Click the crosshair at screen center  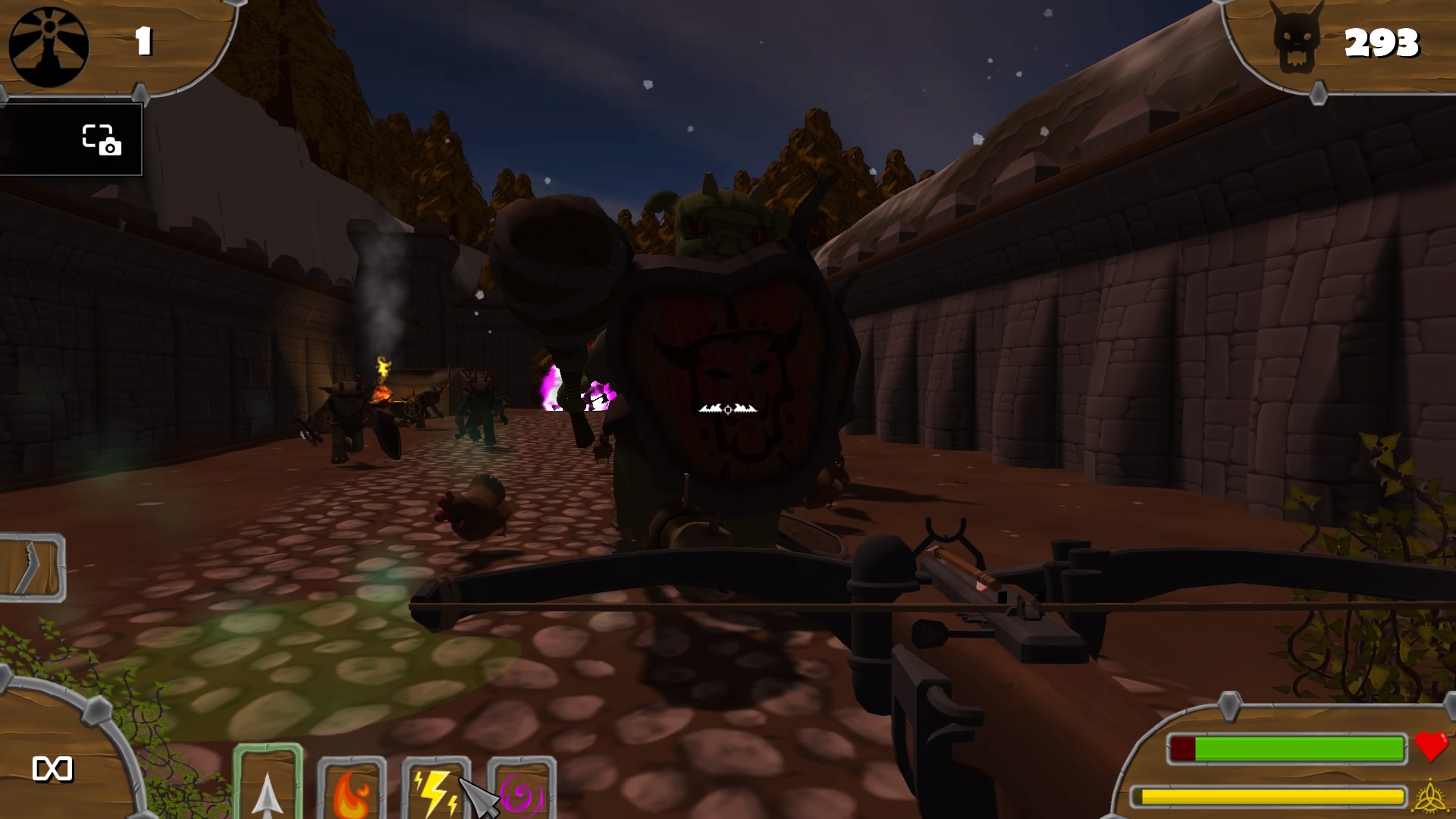pyautogui.click(x=727, y=409)
